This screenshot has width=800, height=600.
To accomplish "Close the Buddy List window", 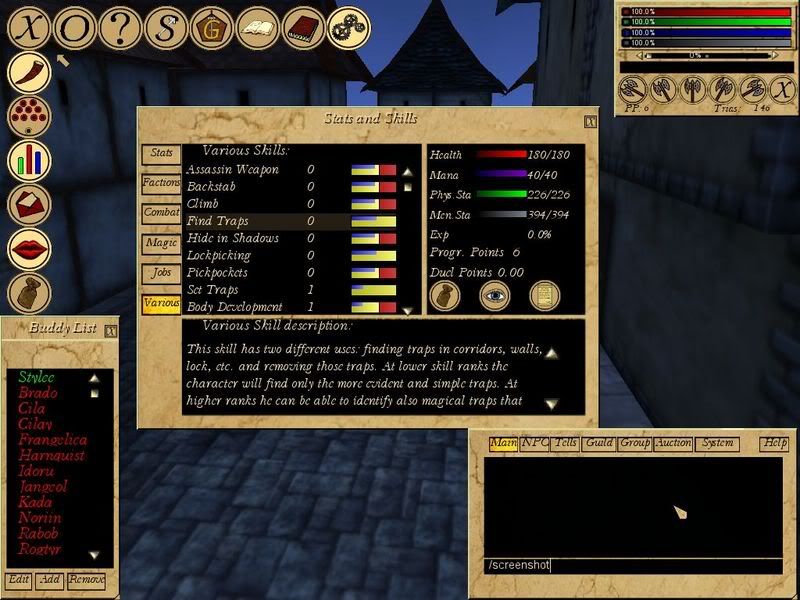I will [x=111, y=328].
